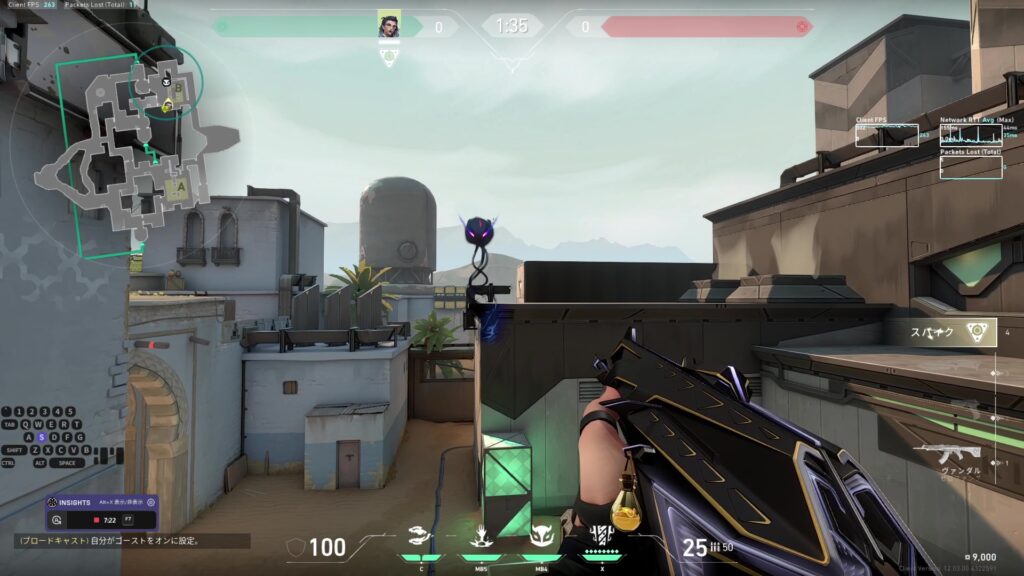Select the agent portrait in the top bar
Viewport: 1024px width, 576px height.
click(x=389, y=26)
